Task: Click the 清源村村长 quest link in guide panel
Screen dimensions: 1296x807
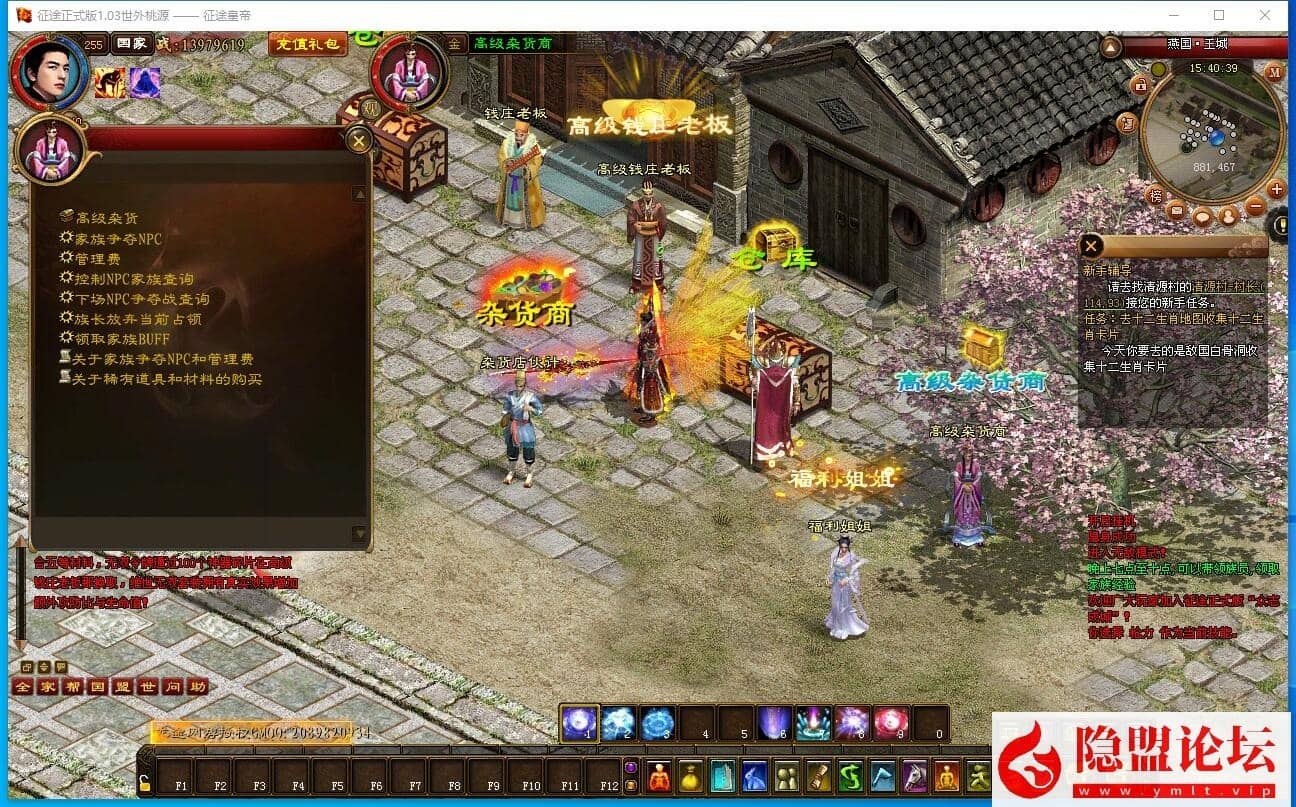Action: point(1227,288)
